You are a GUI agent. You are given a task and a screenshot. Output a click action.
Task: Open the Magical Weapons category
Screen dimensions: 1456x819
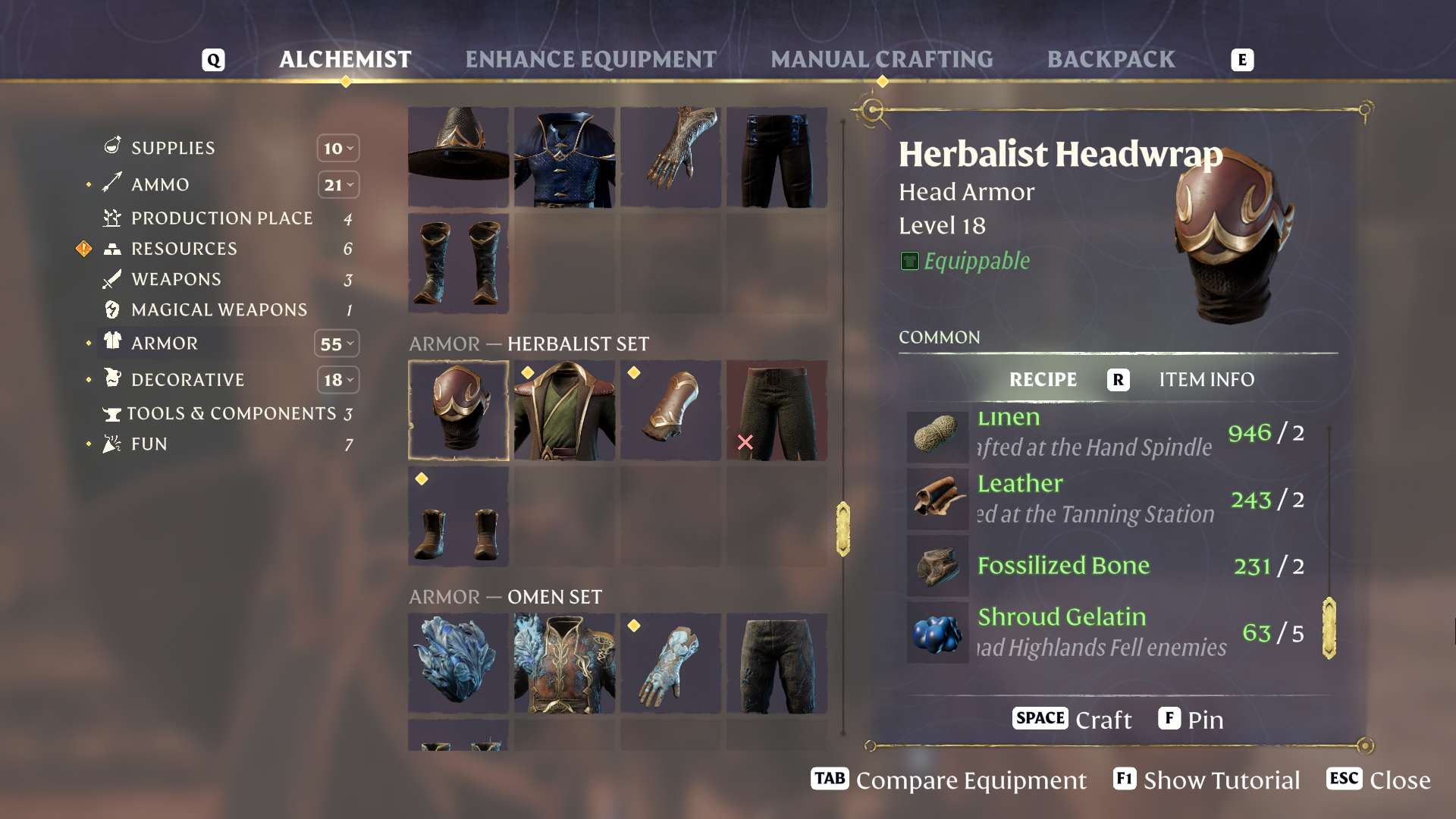point(219,309)
